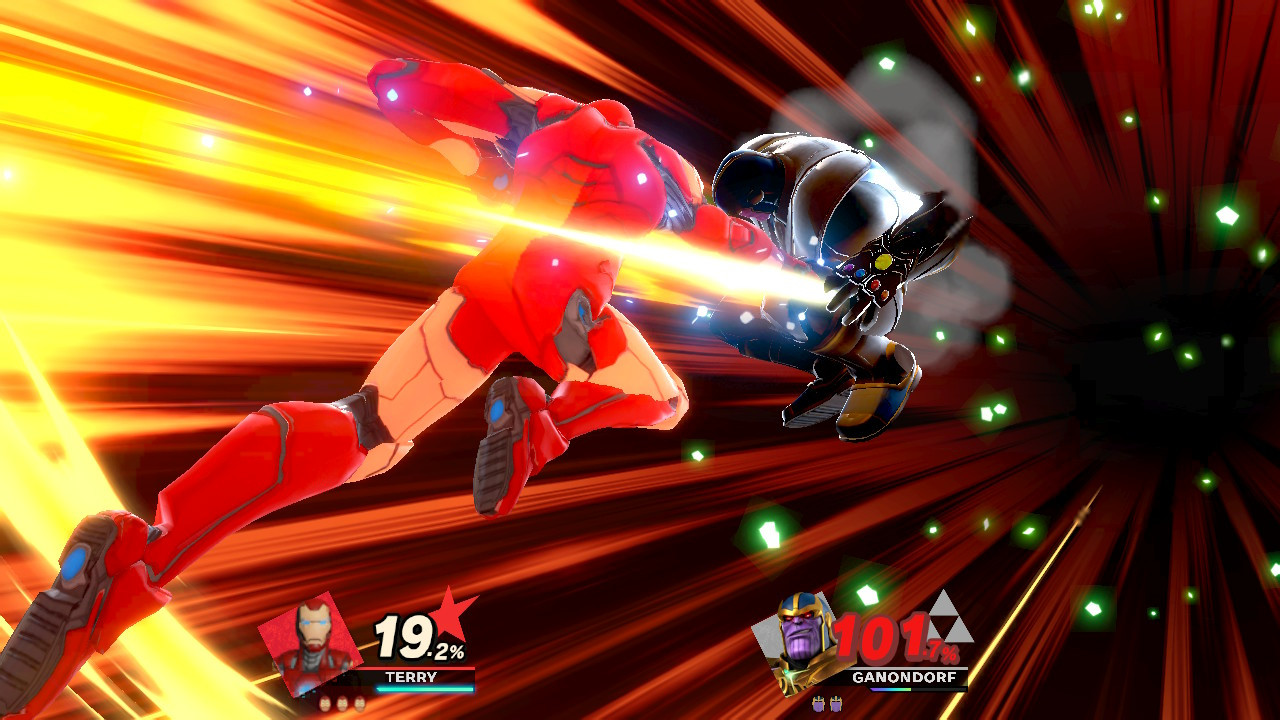Click the red bar above TERRY's name
Viewport: 1280px width, 720px height.
(x=420, y=669)
